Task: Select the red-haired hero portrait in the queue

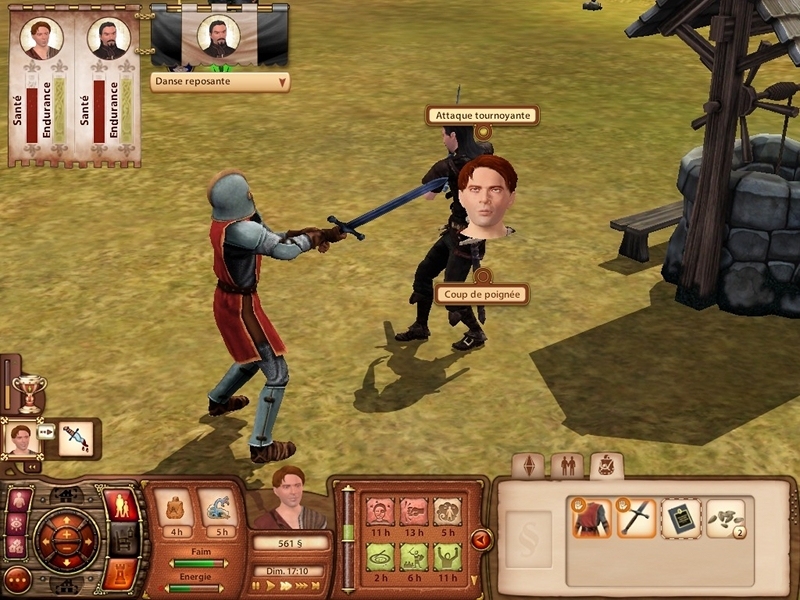Action: click(x=20, y=437)
